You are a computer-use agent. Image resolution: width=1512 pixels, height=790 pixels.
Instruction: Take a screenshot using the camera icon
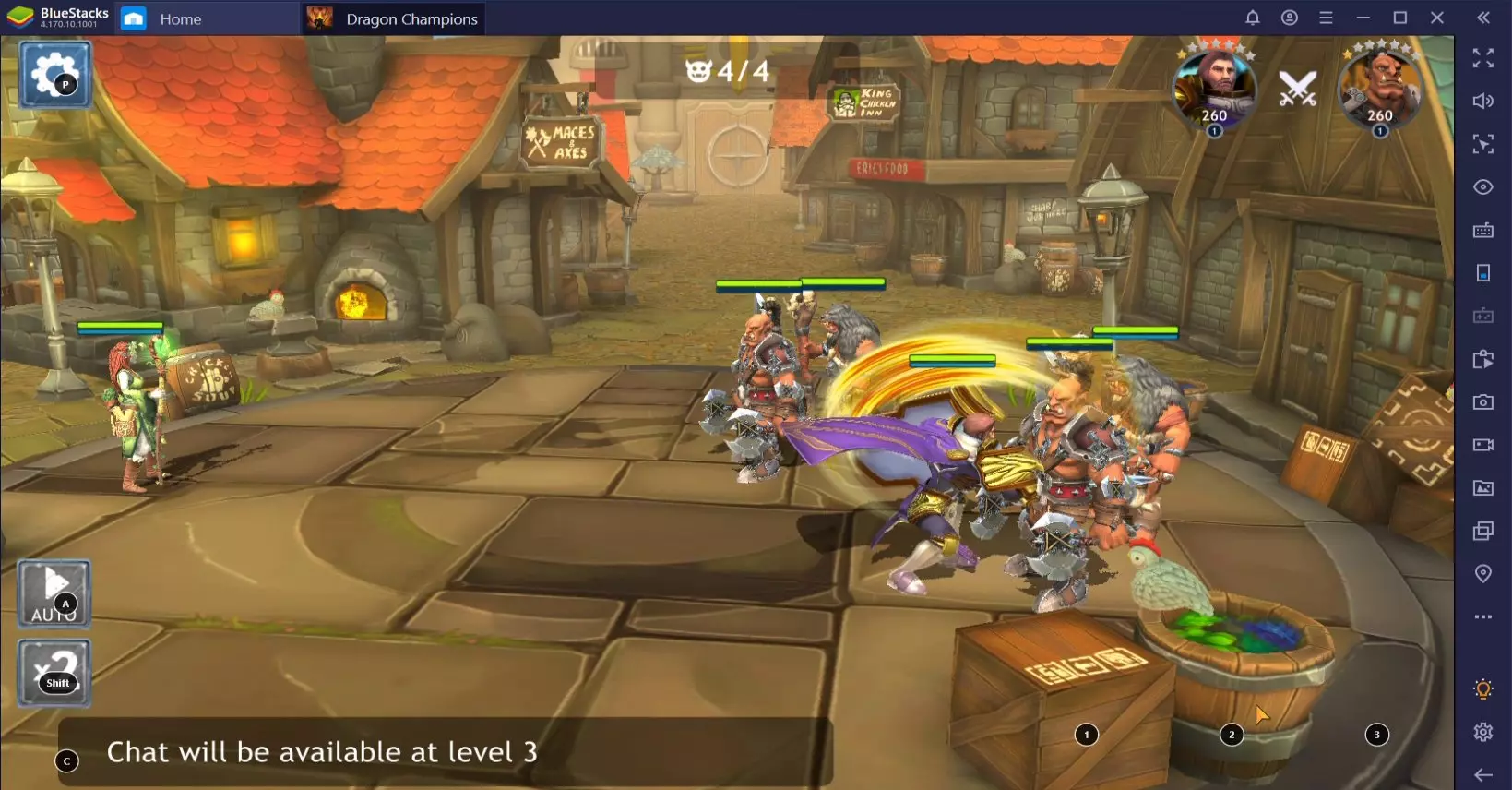1483,401
